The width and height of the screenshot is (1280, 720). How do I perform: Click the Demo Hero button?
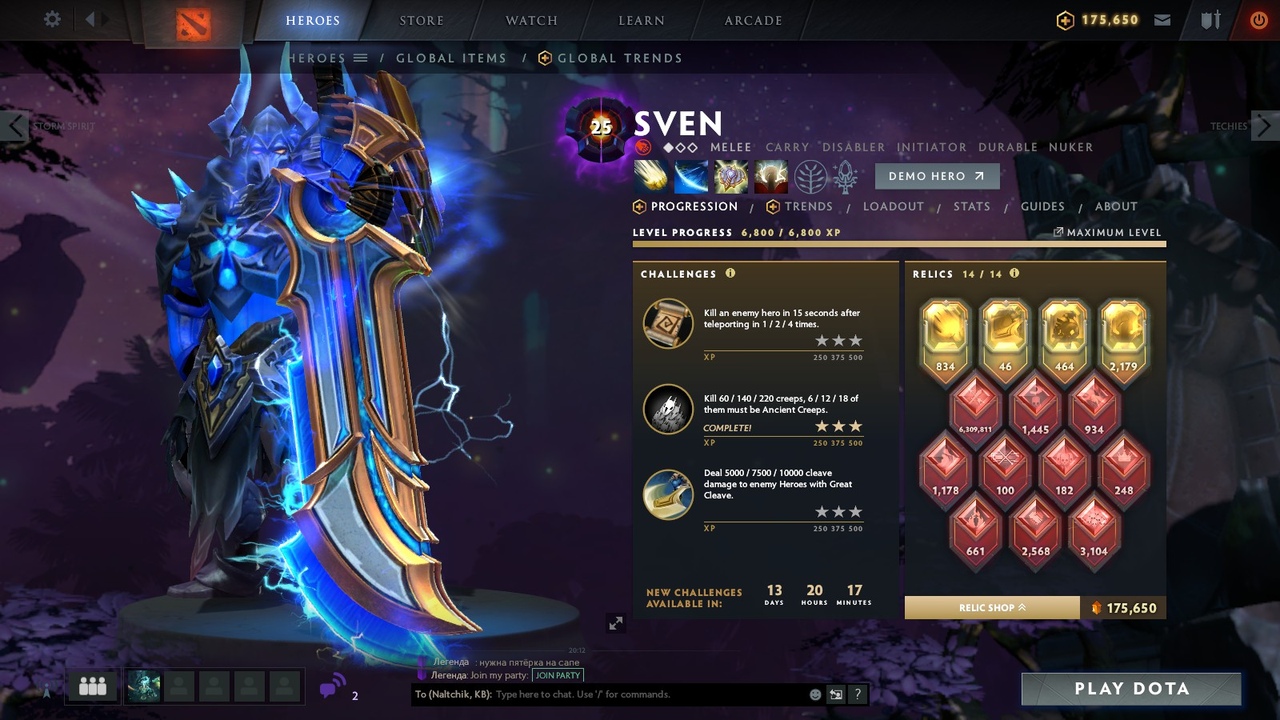[x=936, y=176]
